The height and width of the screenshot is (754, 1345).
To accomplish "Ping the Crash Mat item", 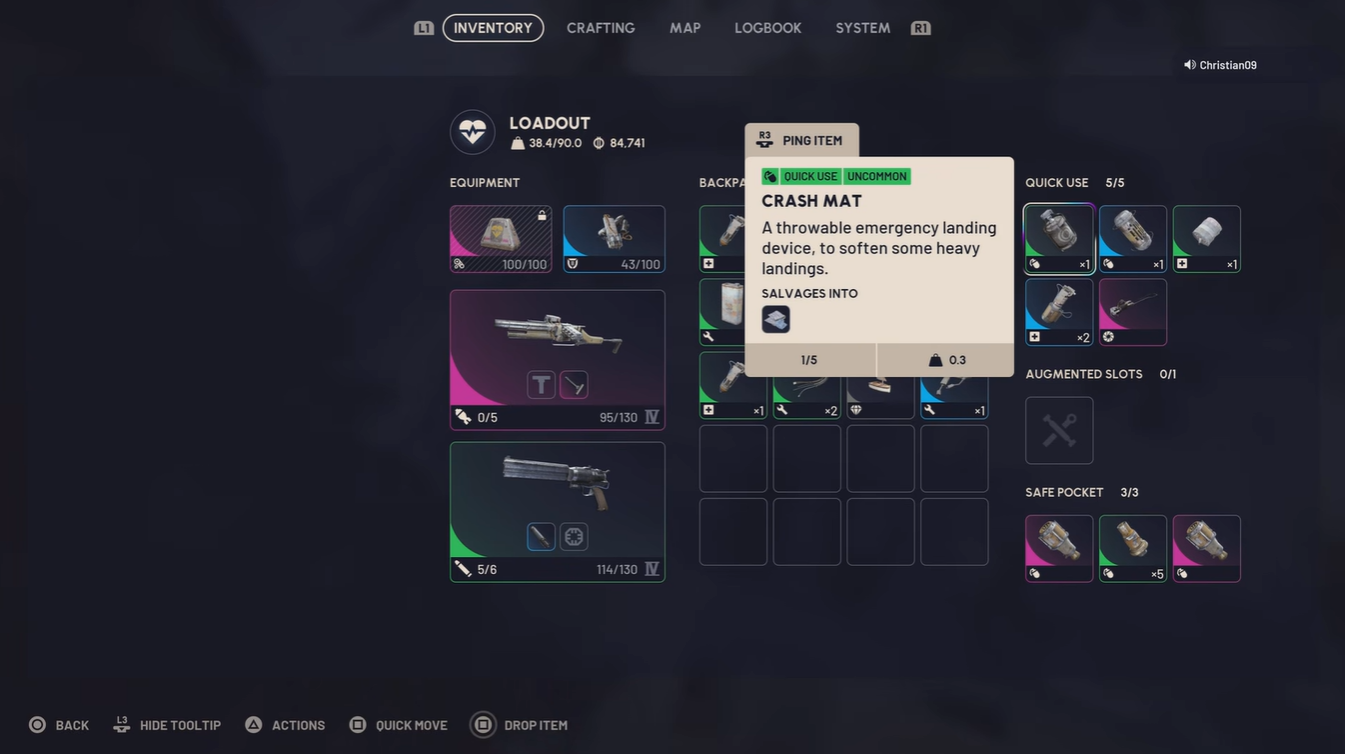I will click(x=801, y=140).
